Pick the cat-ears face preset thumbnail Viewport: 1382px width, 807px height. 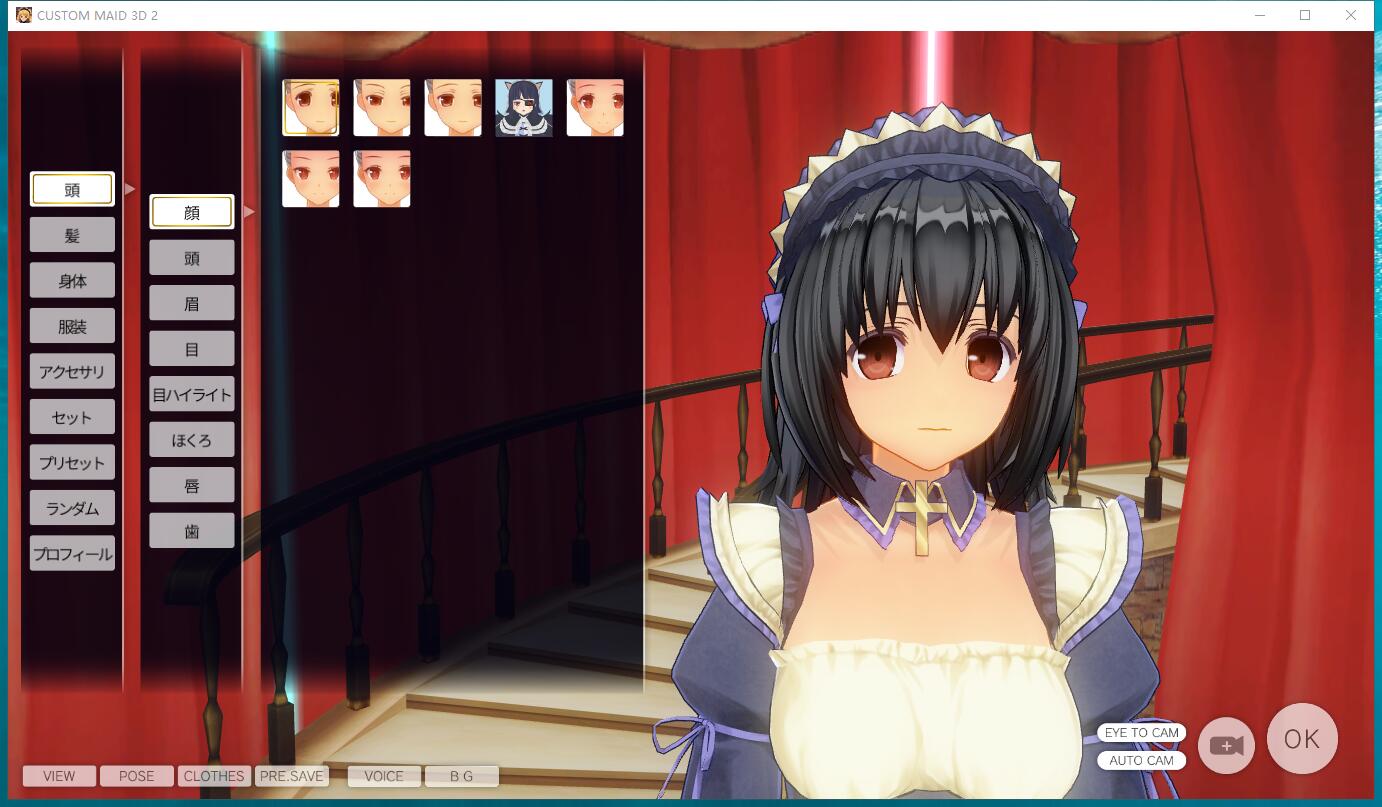(523, 107)
